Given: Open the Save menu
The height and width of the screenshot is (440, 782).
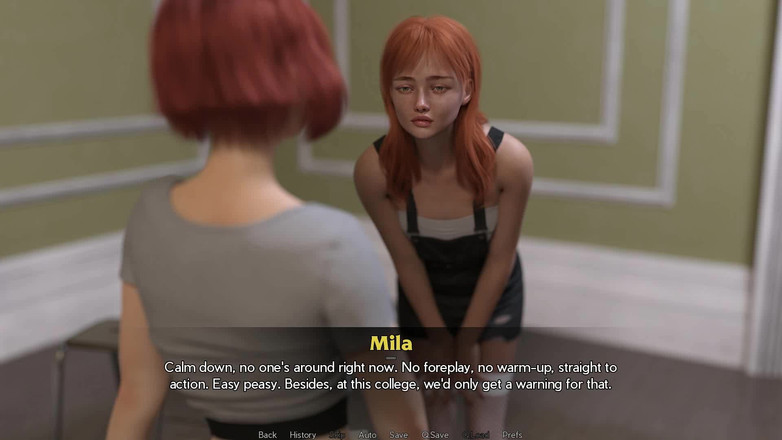Looking at the screenshot, I should pyautogui.click(x=398, y=435).
